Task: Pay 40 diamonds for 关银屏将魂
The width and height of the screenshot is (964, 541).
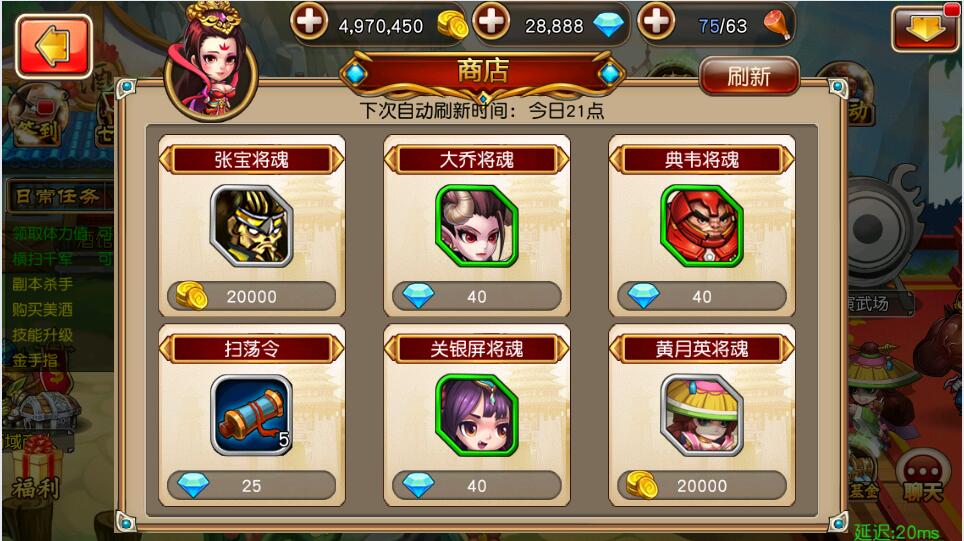Action: tap(477, 485)
